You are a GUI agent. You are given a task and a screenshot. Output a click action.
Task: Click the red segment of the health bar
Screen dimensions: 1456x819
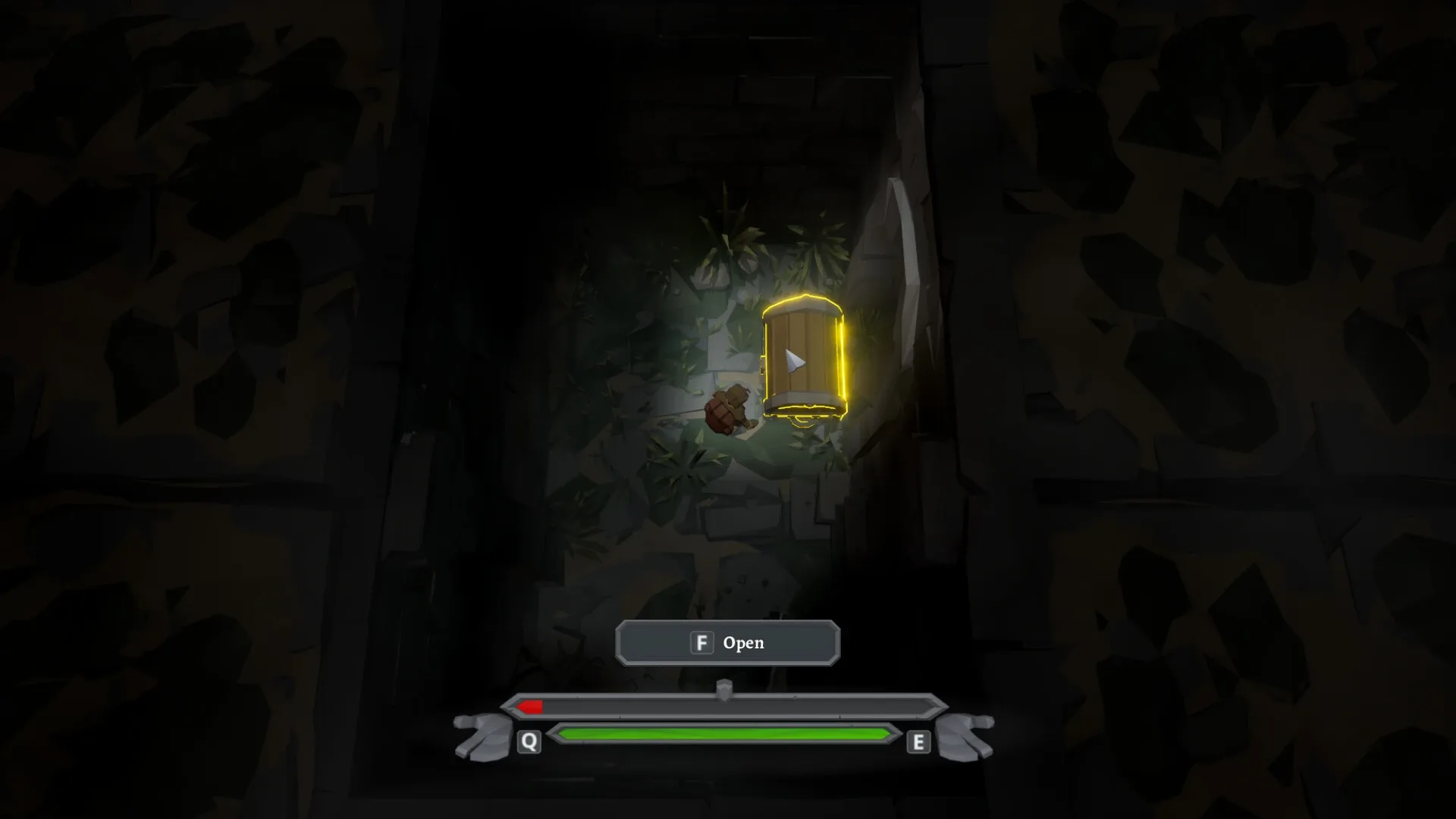coord(529,708)
